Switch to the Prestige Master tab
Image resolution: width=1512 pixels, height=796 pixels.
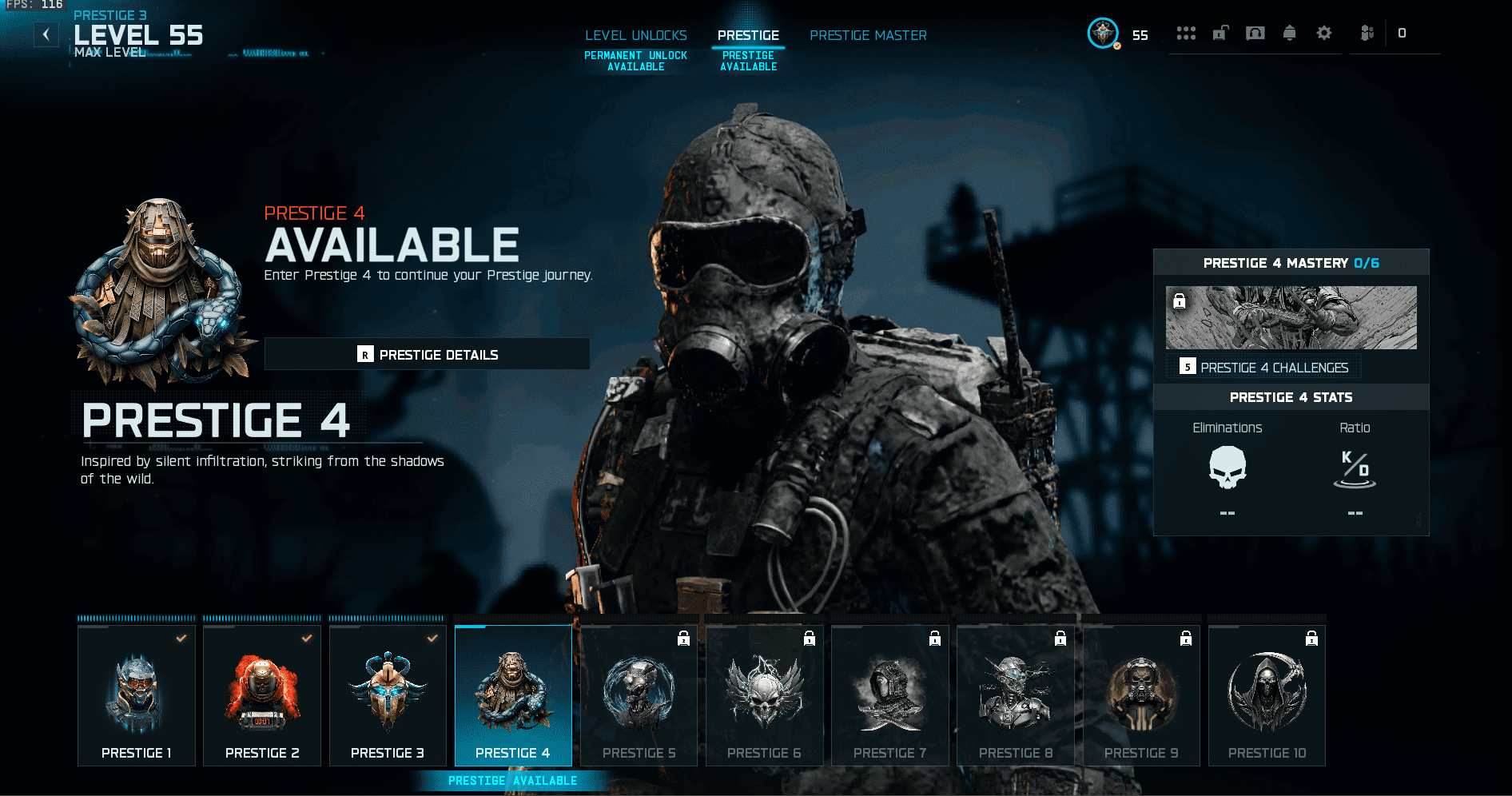868,35
